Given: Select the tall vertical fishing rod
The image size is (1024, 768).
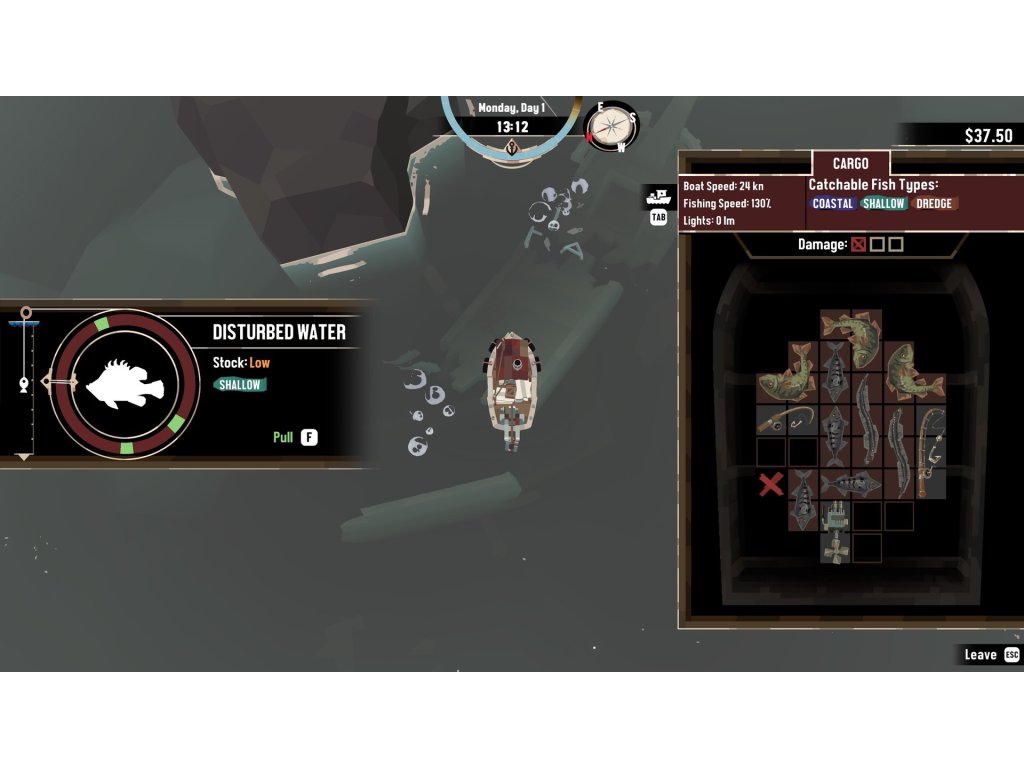Looking at the screenshot, I should (x=931, y=450).
